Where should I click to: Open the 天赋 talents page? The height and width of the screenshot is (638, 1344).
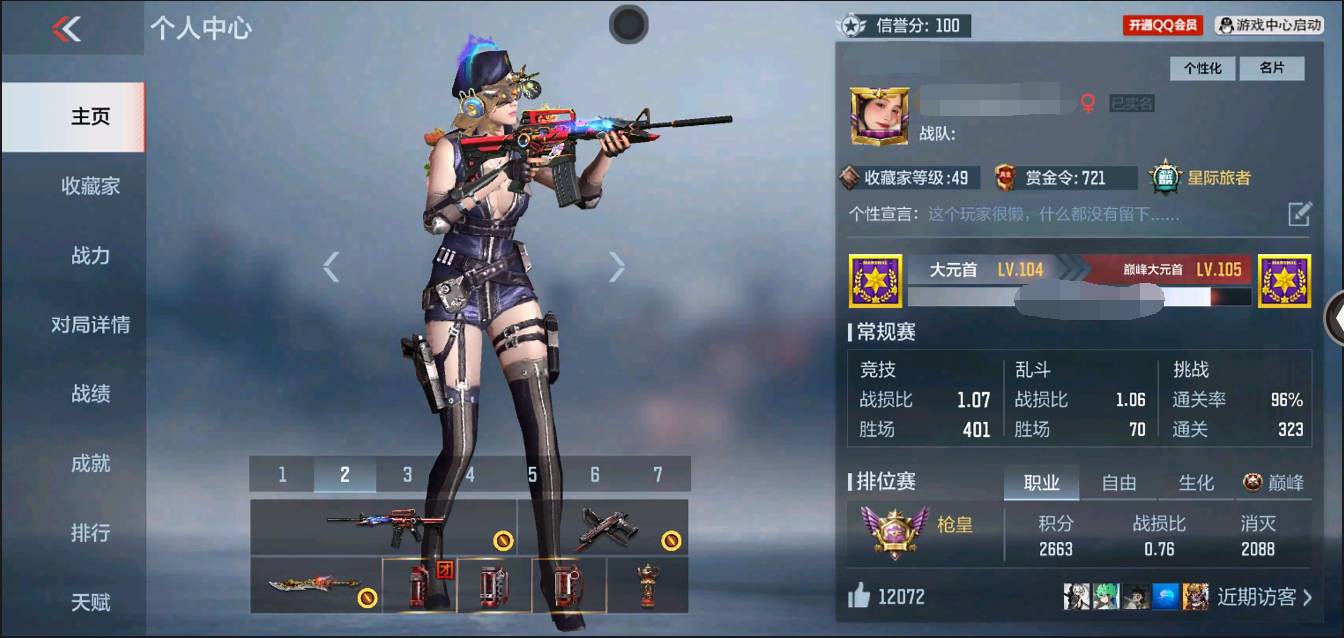(90, 603)
